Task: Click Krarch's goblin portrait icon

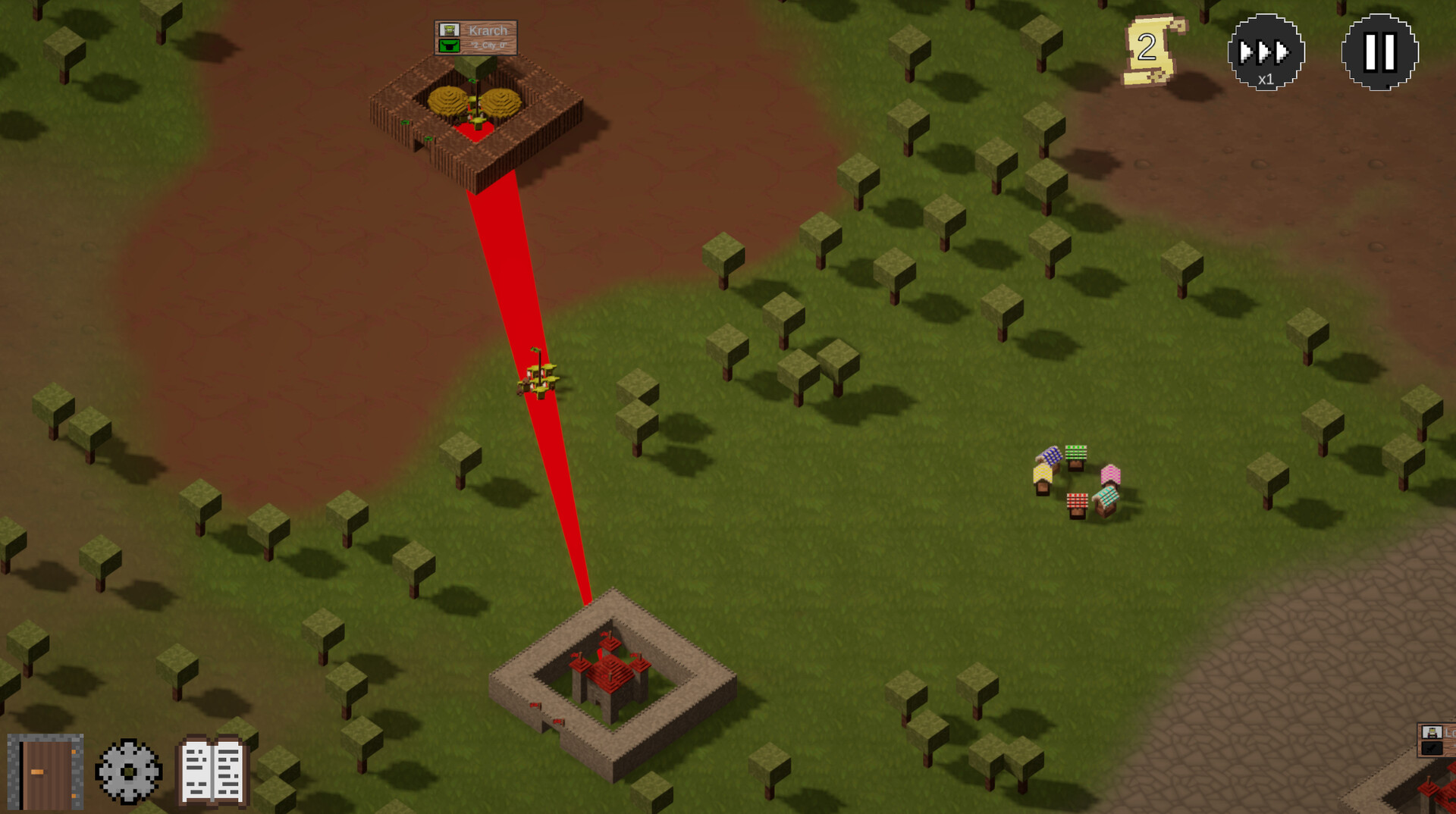Action: tap(450, 30)
